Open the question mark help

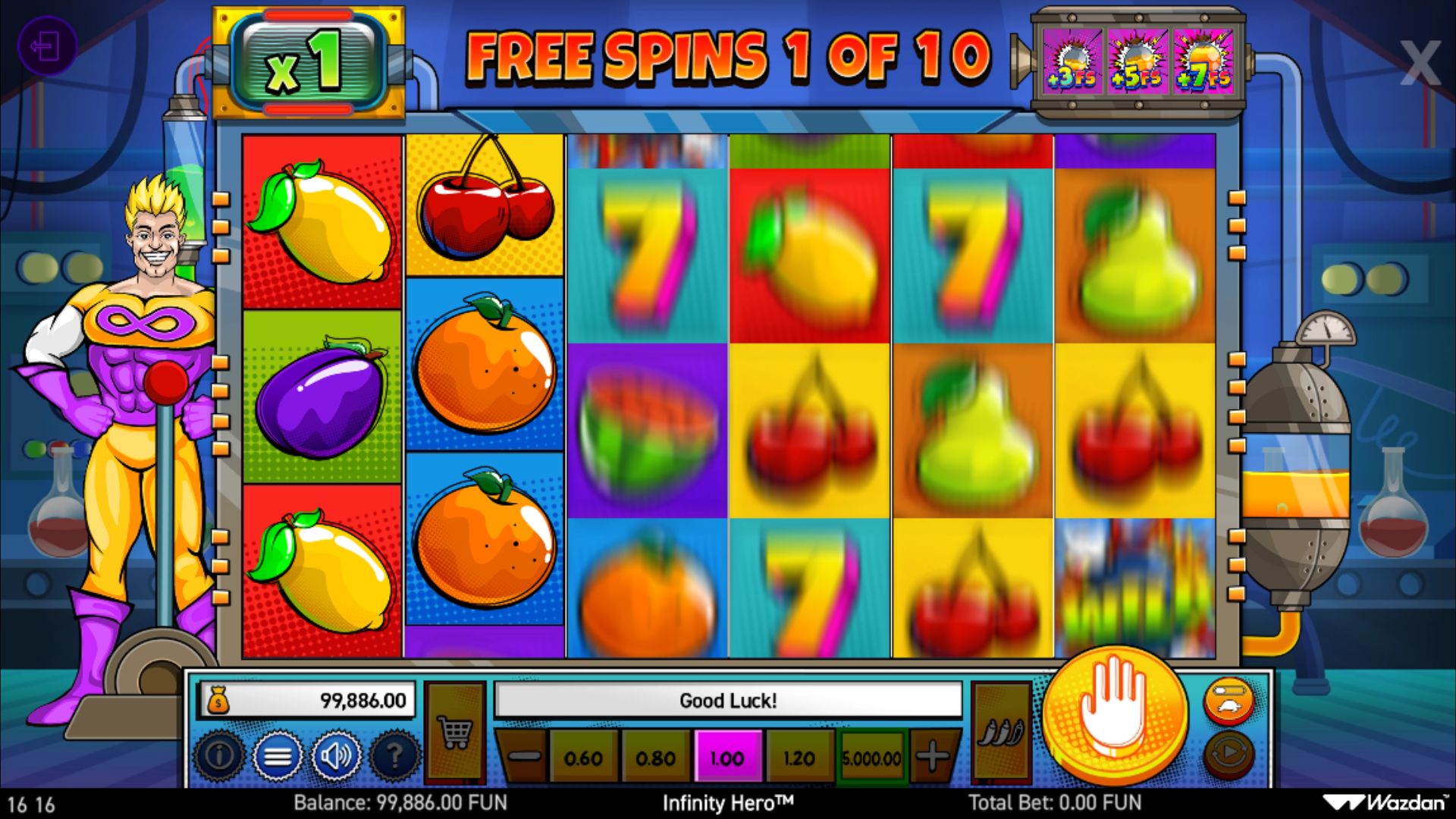coord(394,755)
